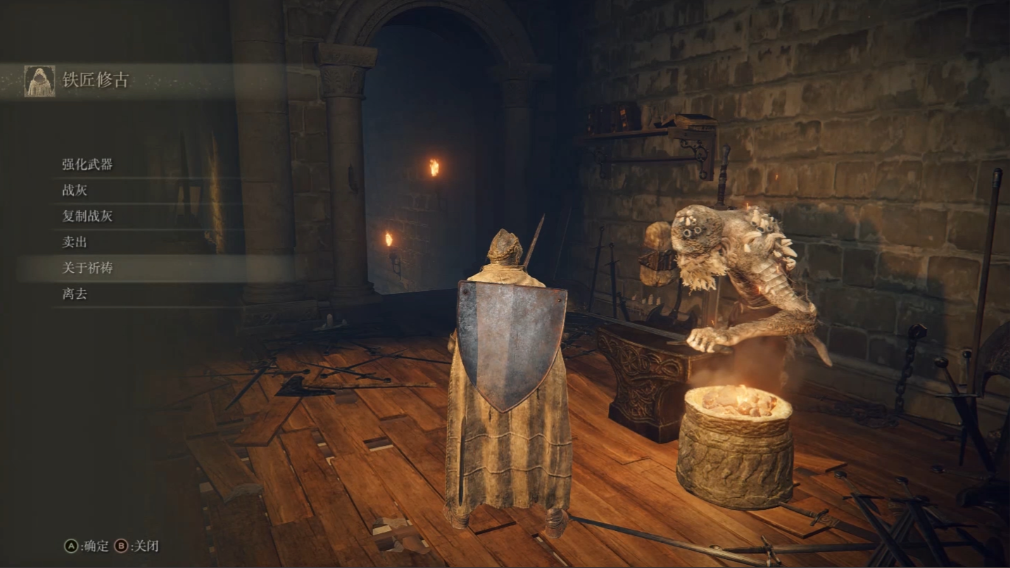Select the highlighted 关于祈祷 entry
Viewport: 1010px width, 568px height.
click(87, 268)
